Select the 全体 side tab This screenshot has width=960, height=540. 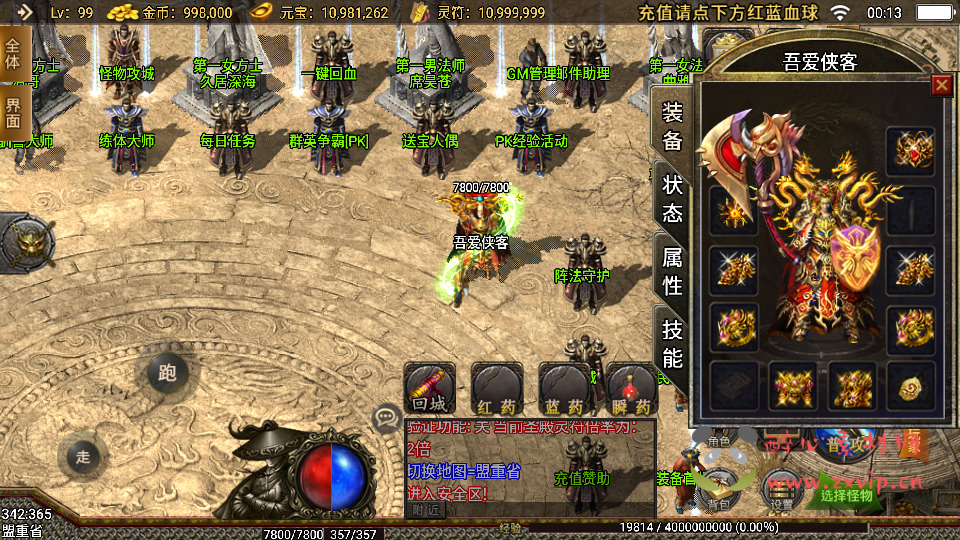coord(13,54)
